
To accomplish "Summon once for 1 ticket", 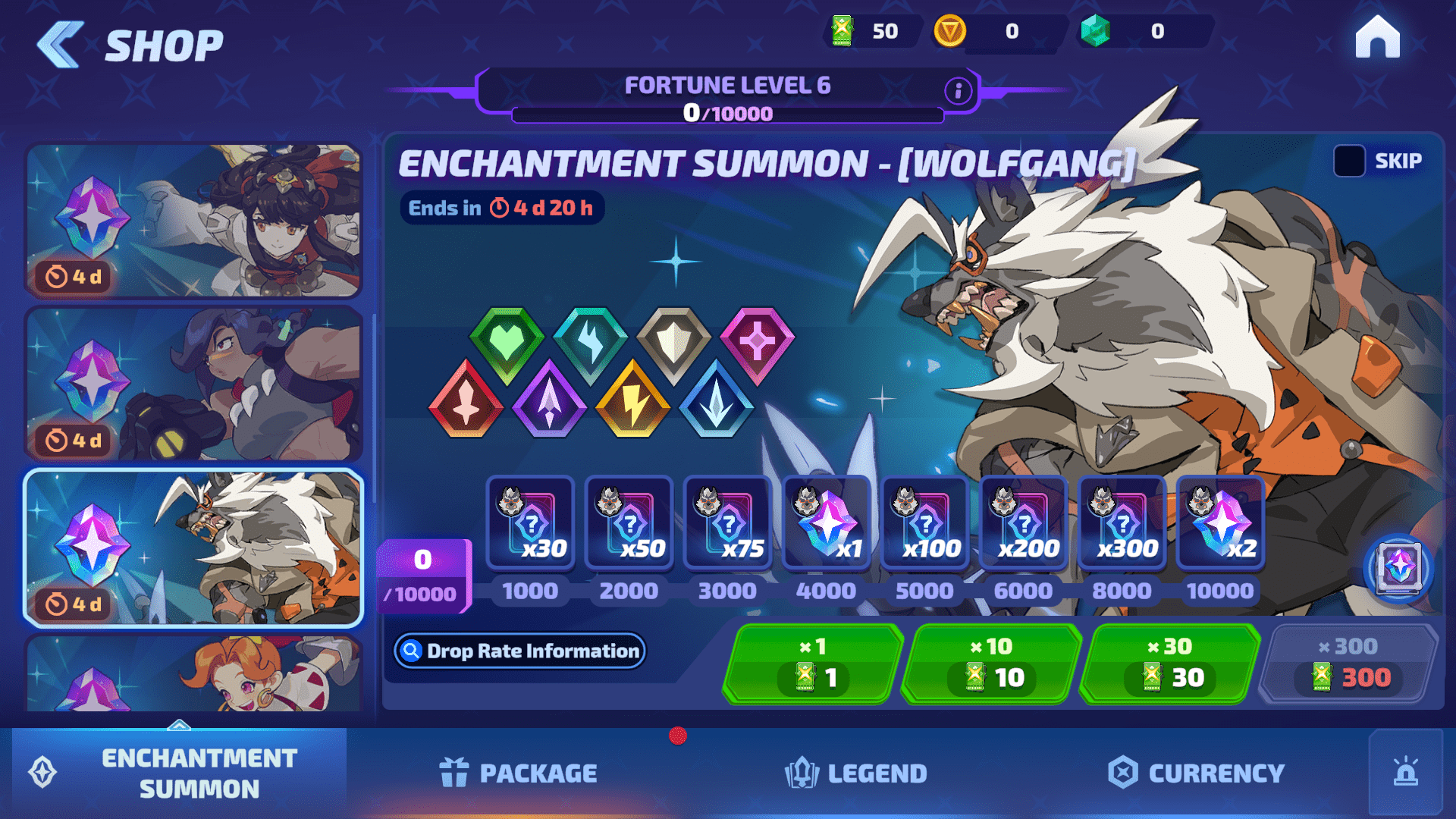I will pyautogui.click(x=813, y=664).
